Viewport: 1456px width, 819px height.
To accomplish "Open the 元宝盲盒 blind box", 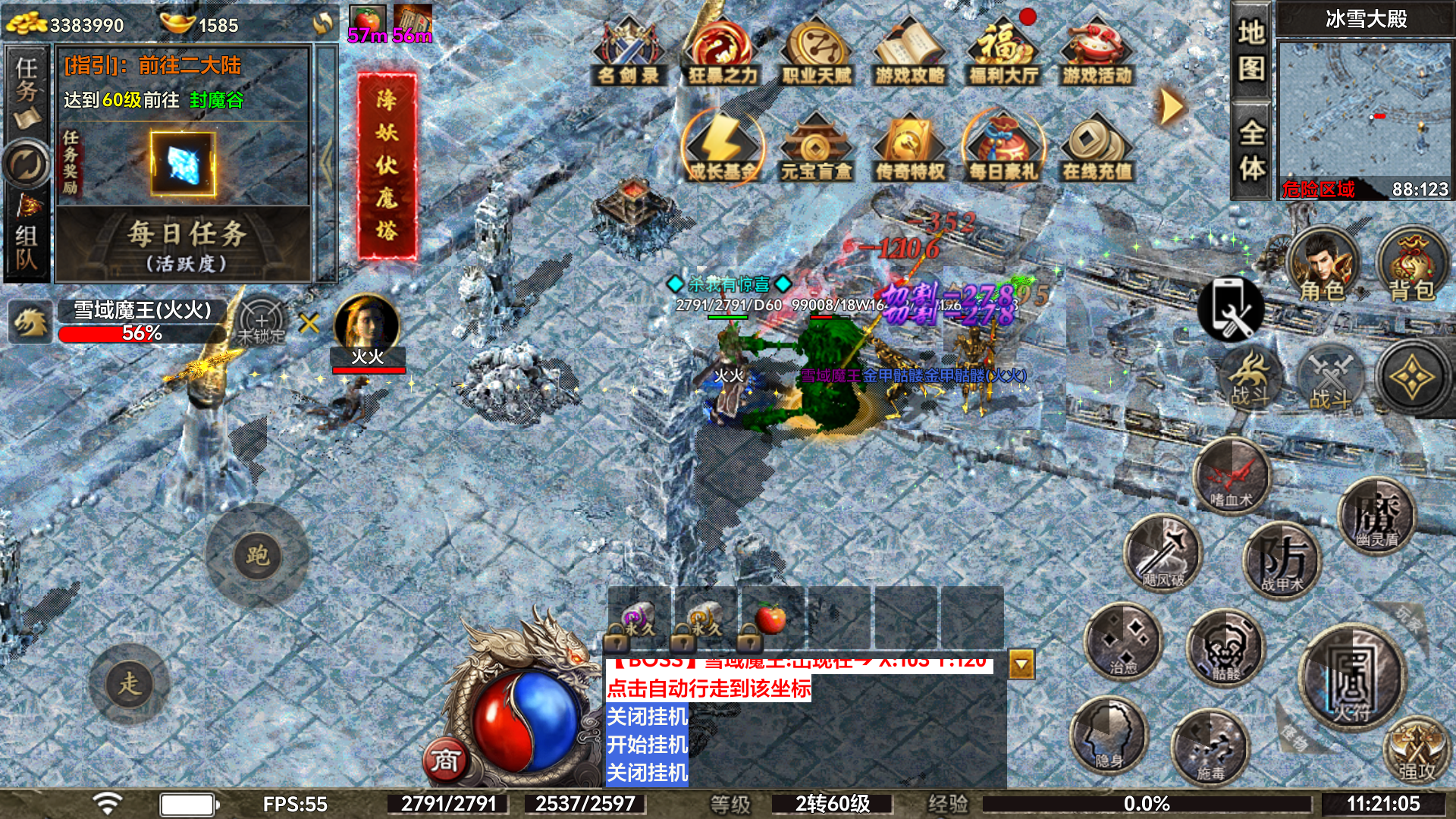I will [x=816, y=149].
